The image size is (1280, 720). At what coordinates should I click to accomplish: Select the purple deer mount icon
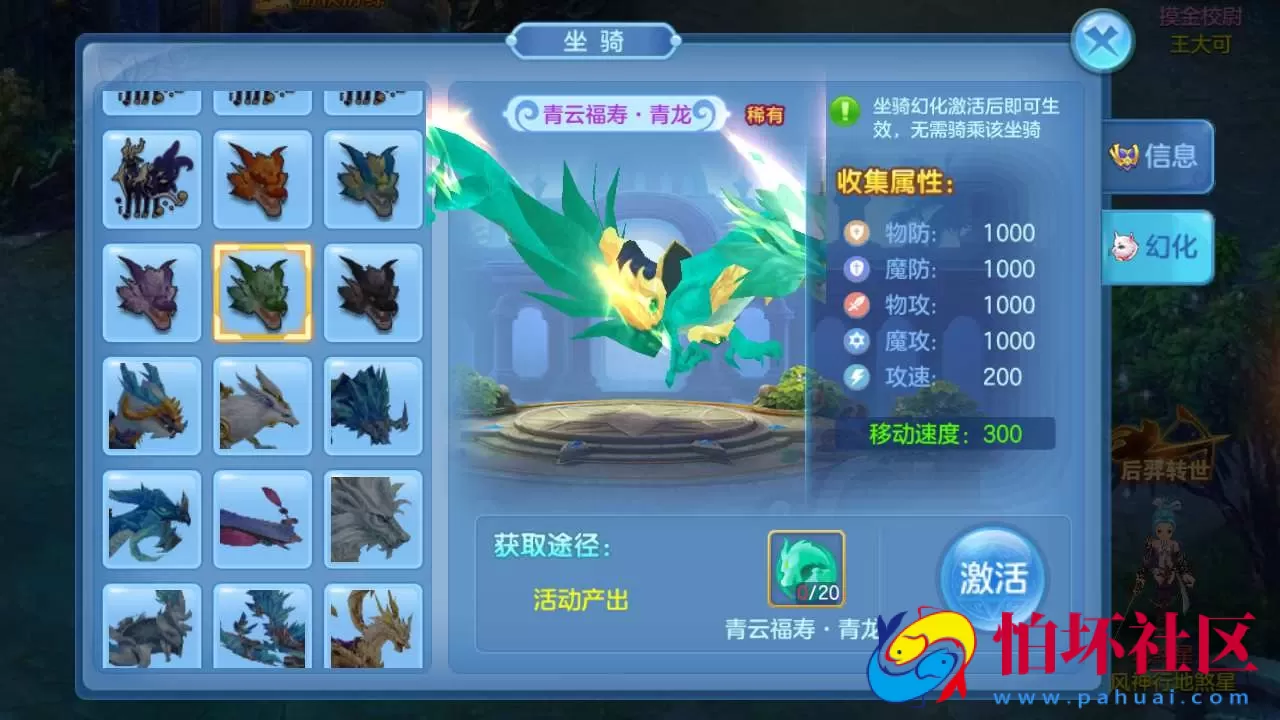pos(151,180)
